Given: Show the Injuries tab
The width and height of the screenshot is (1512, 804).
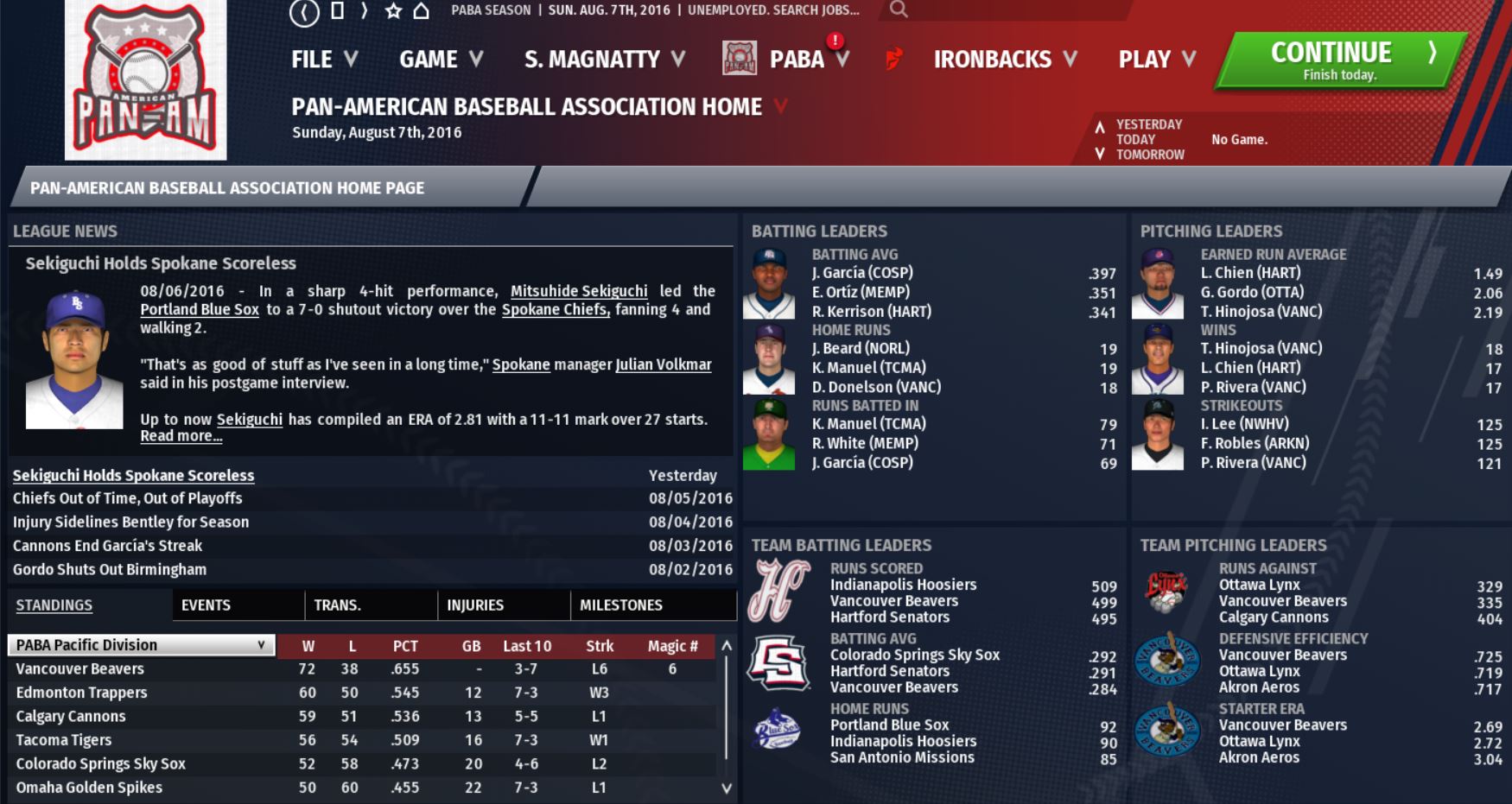Looking at the screenshot, I should 475,605.
